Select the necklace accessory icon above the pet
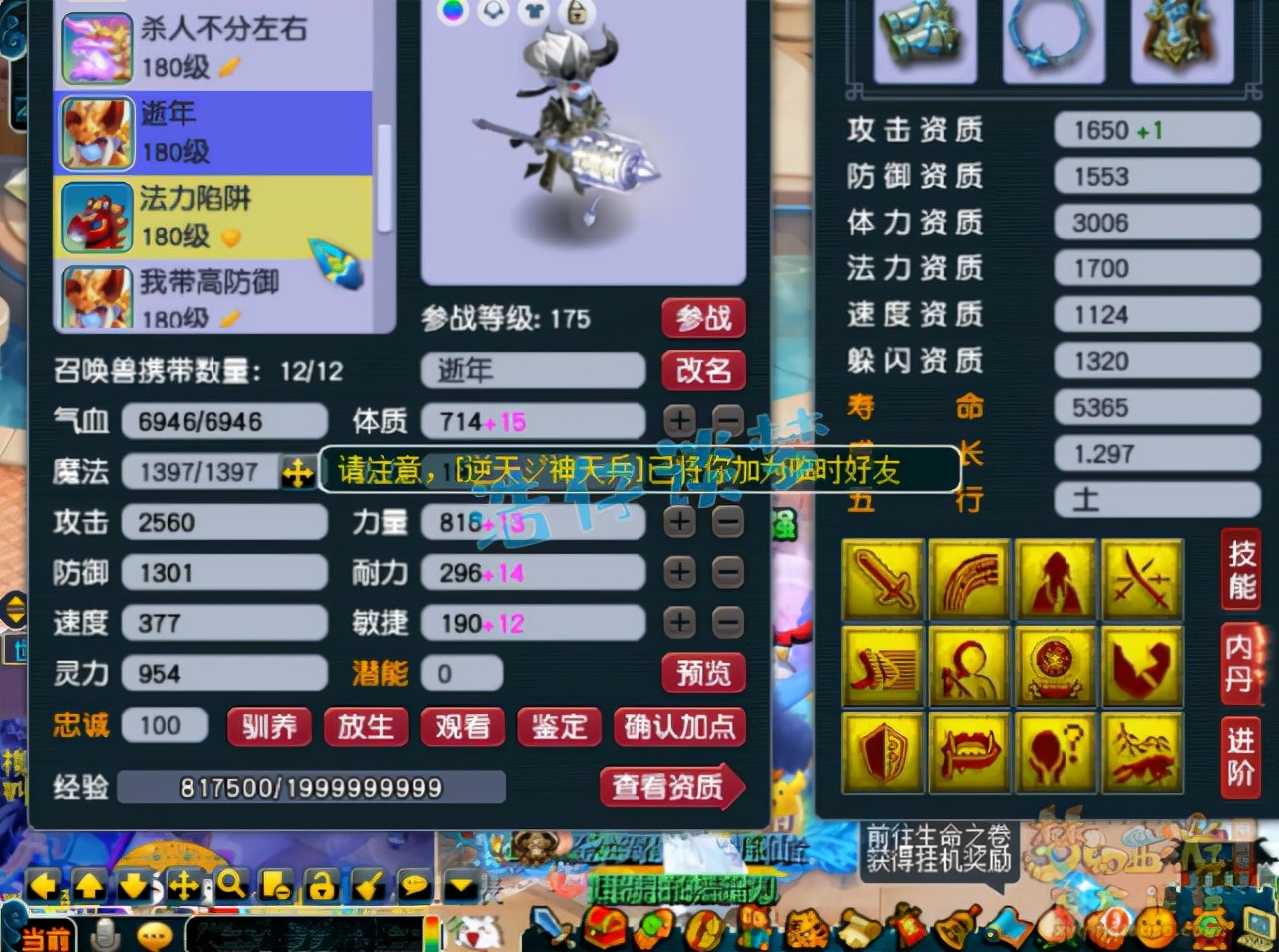 click(494, 12)
